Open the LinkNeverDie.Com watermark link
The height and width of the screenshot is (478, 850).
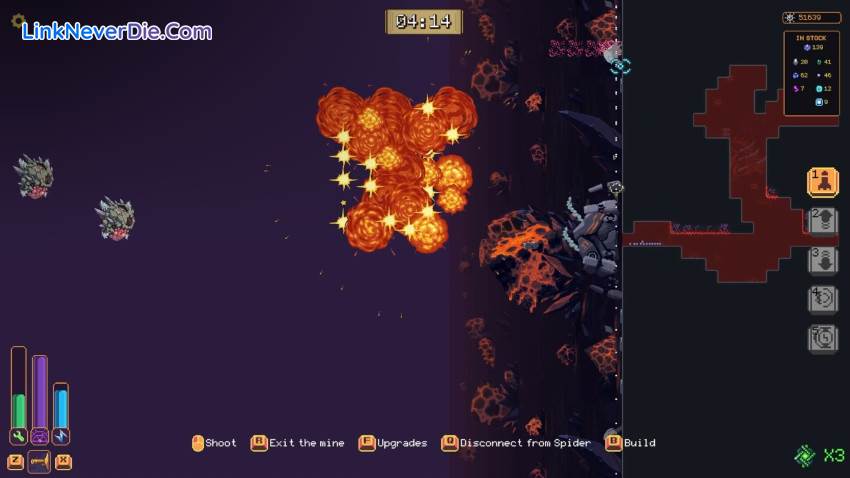pyautogui.click(x=116, y=31)
